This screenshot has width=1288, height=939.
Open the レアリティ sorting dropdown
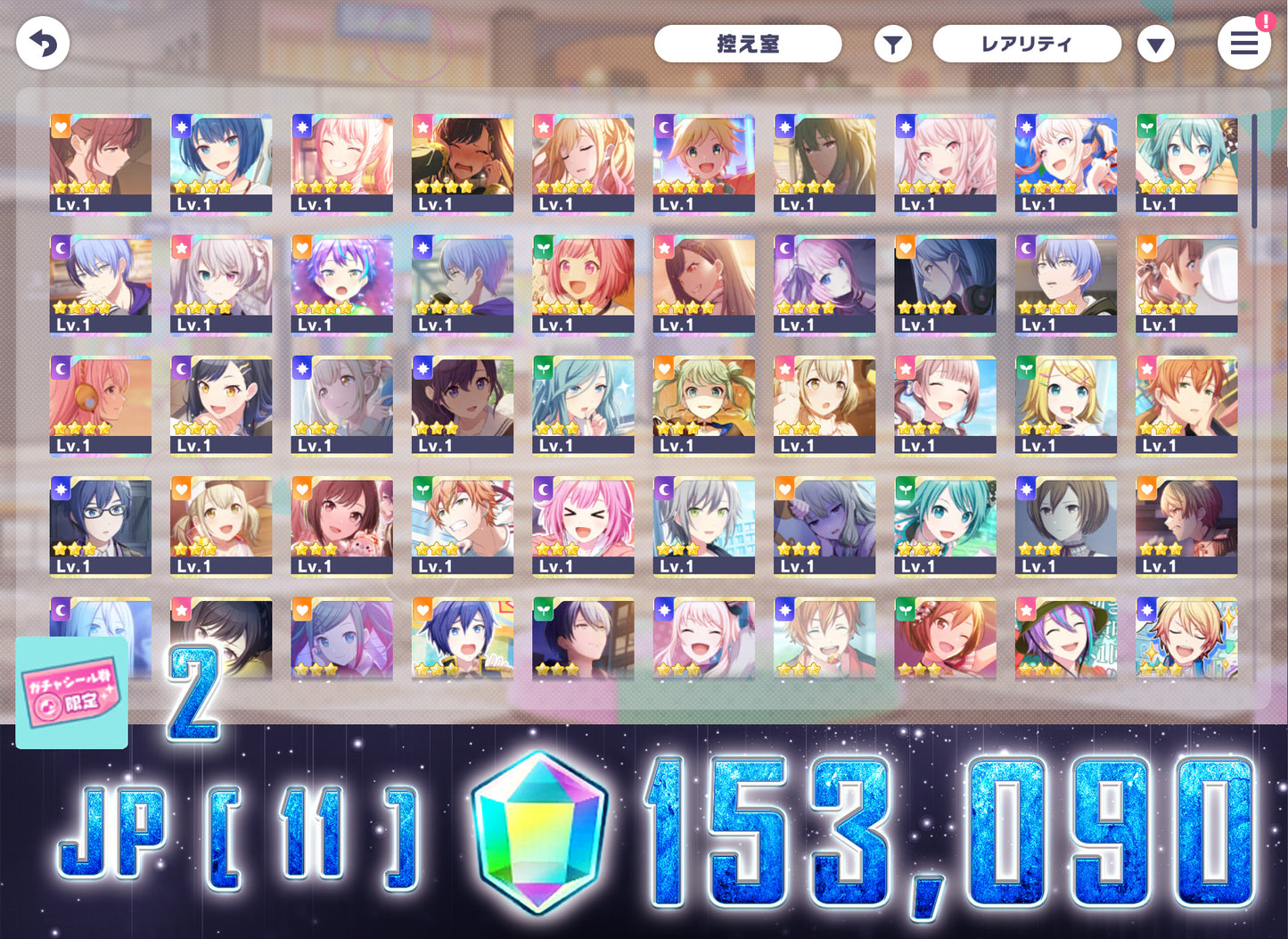pos(1026,43)
